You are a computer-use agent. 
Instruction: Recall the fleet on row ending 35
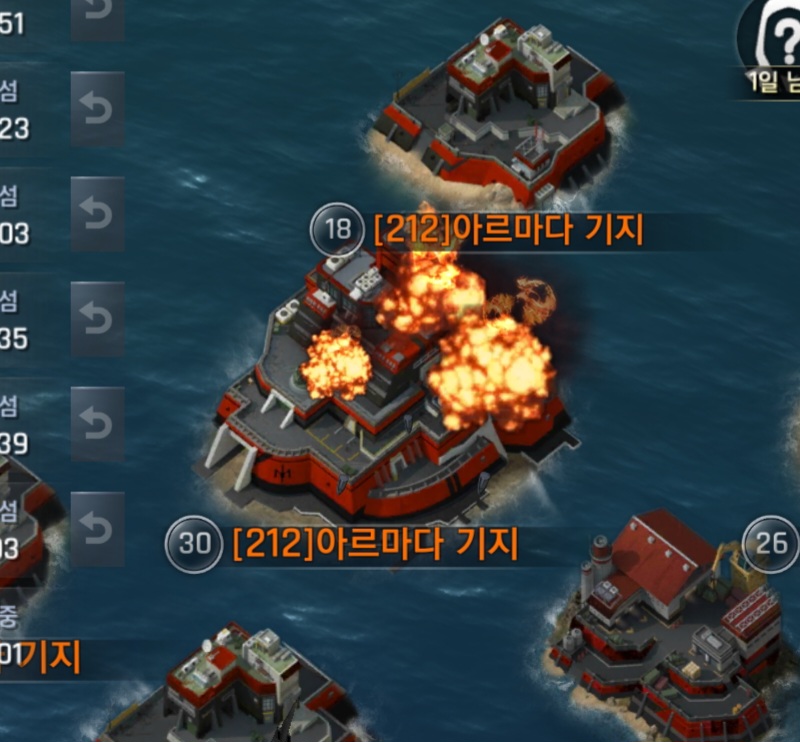click(x=97, y=319)
